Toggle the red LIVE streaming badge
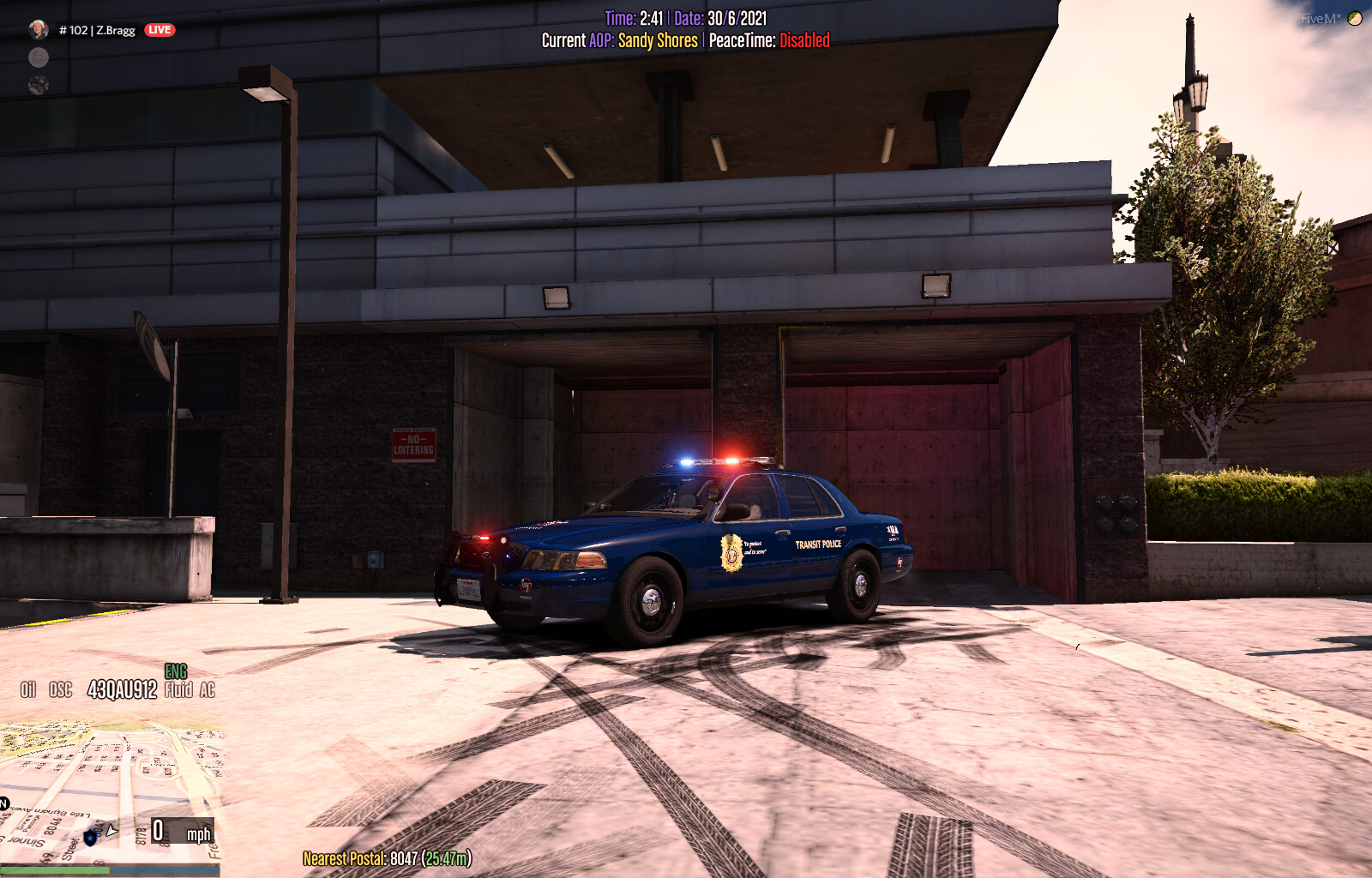The width and height of the screenshot is (1372, 878). [x=159, y=28]
